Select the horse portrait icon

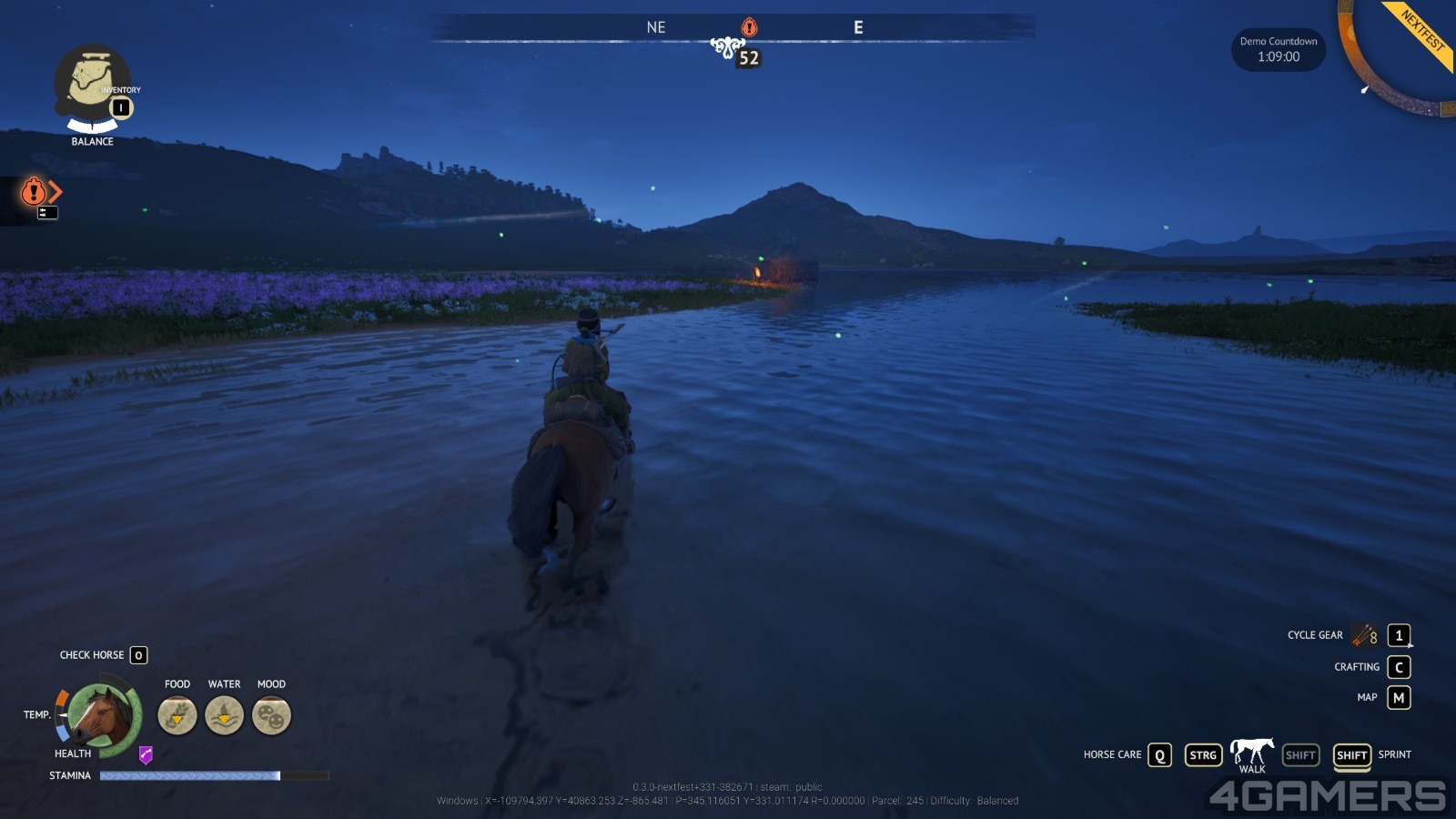101,715
